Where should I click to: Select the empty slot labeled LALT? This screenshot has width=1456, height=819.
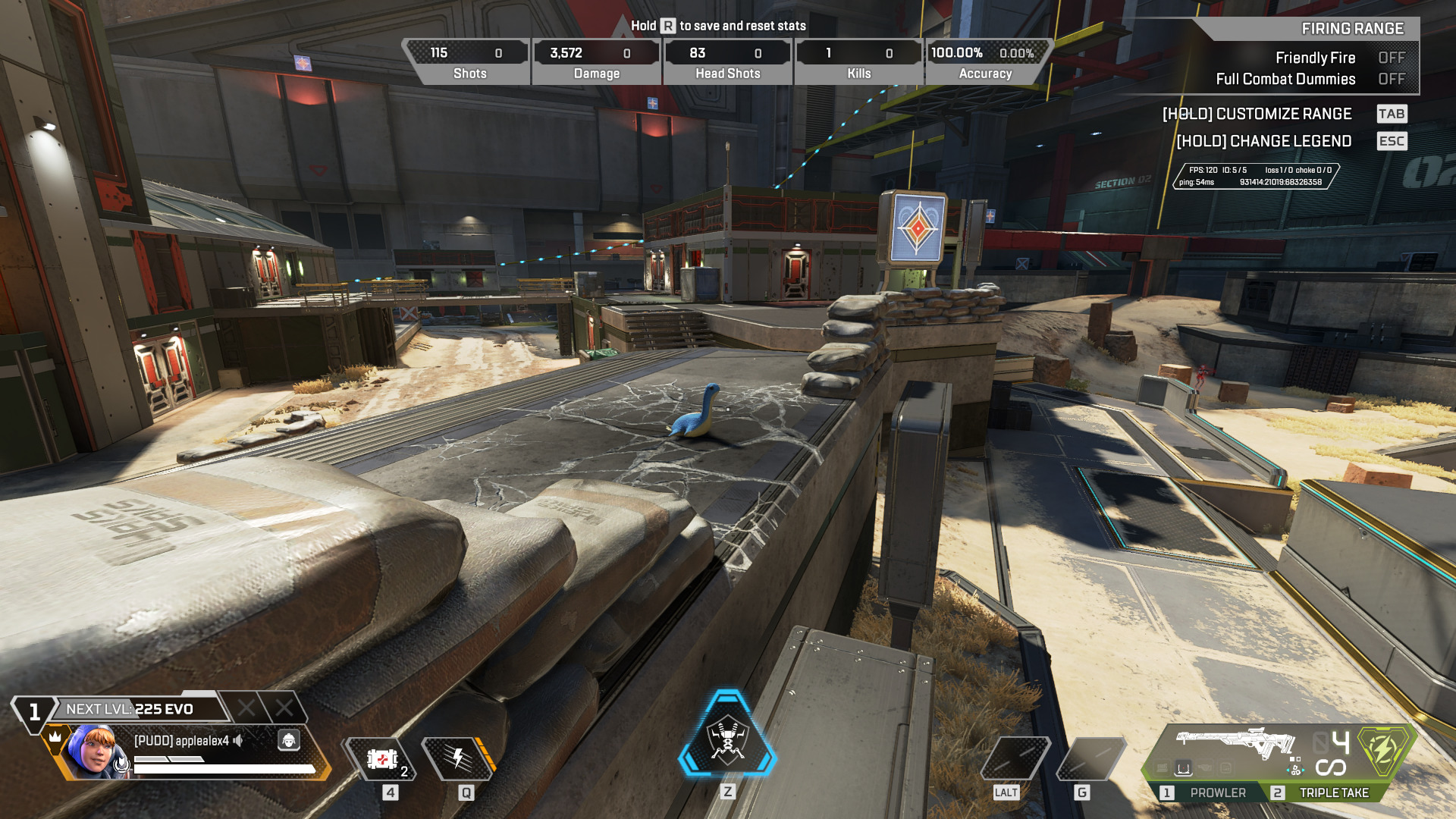click(1015, 758)
